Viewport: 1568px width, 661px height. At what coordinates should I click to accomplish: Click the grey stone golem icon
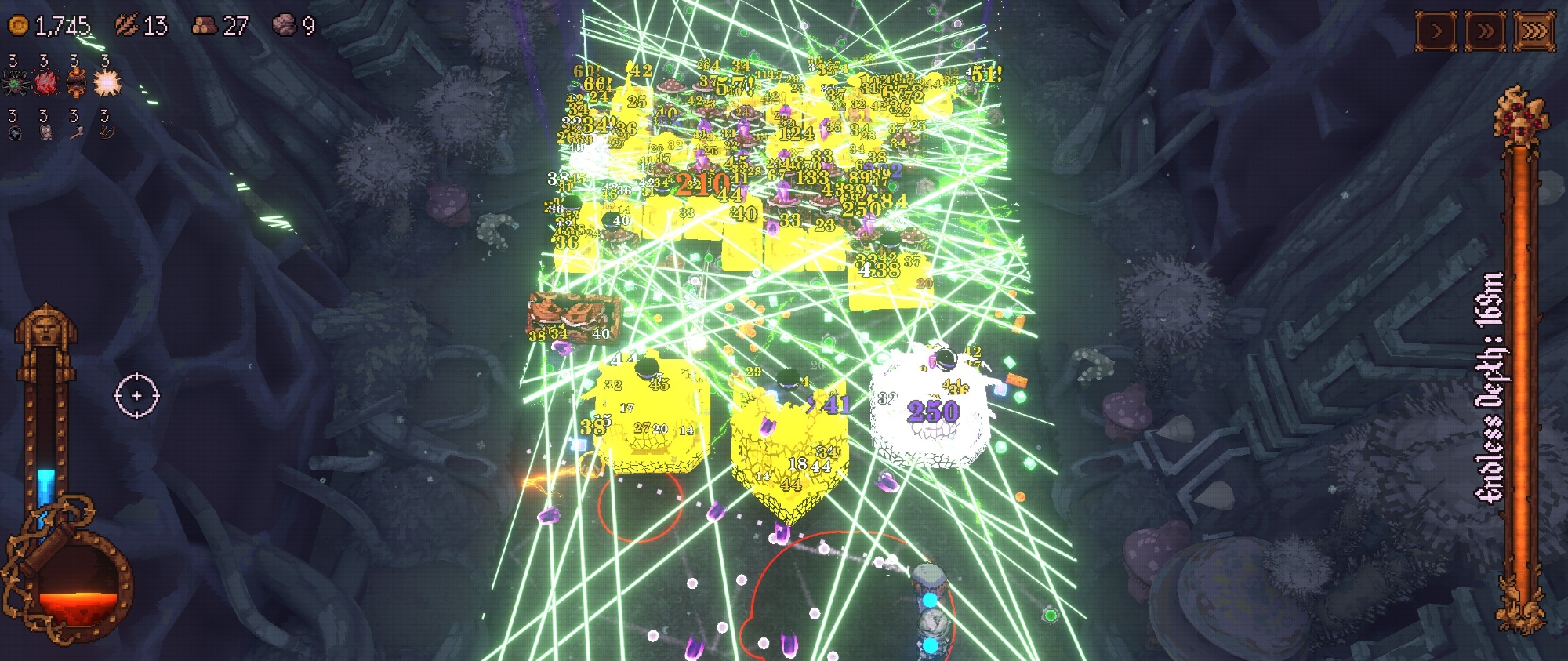[46, 133]
